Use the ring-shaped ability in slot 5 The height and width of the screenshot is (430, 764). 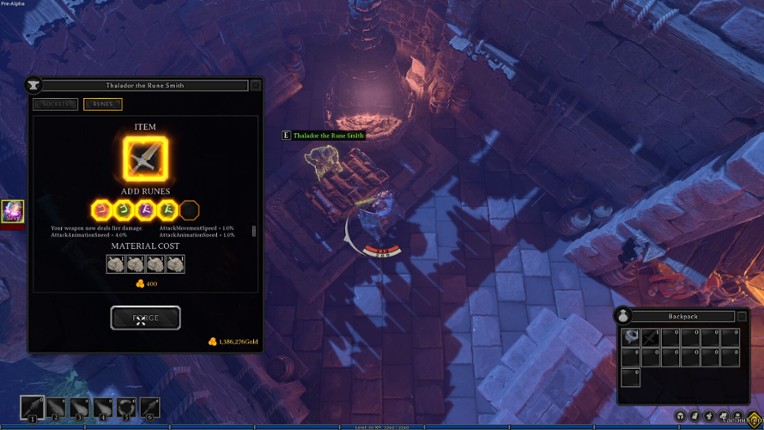[x=127, y=407]
